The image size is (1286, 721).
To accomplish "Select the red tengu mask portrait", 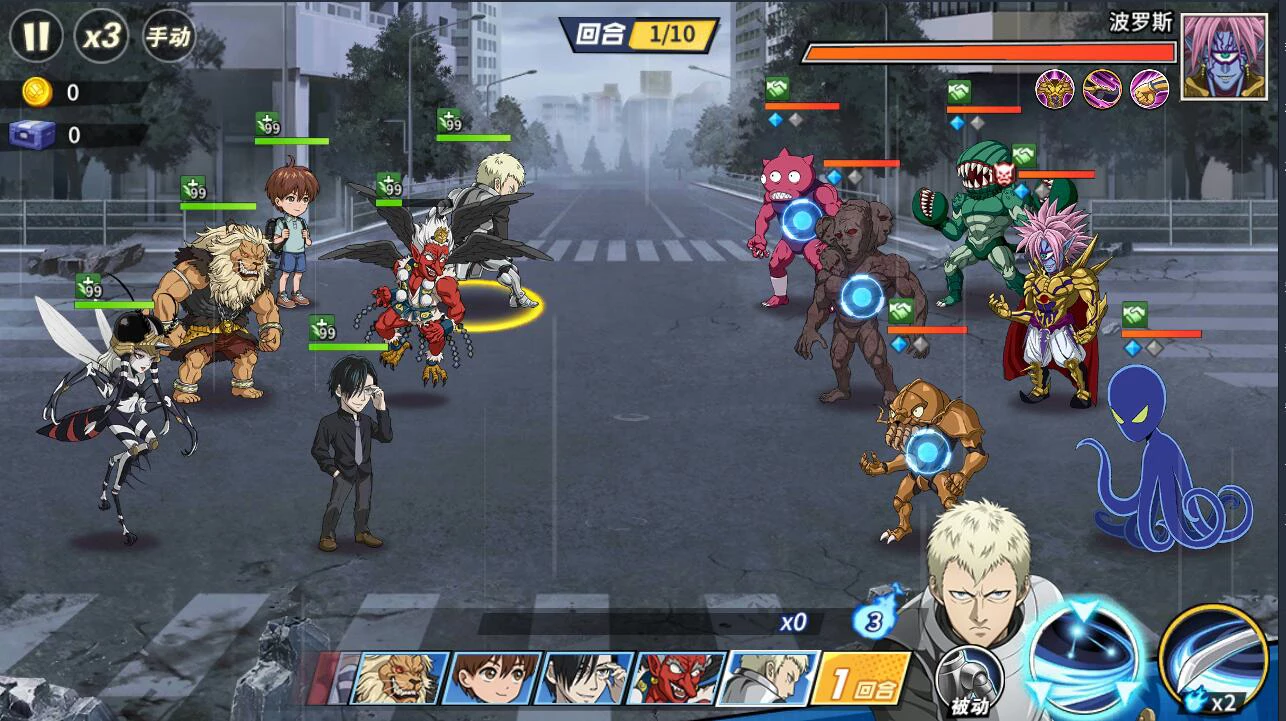I will coord(679,678).
